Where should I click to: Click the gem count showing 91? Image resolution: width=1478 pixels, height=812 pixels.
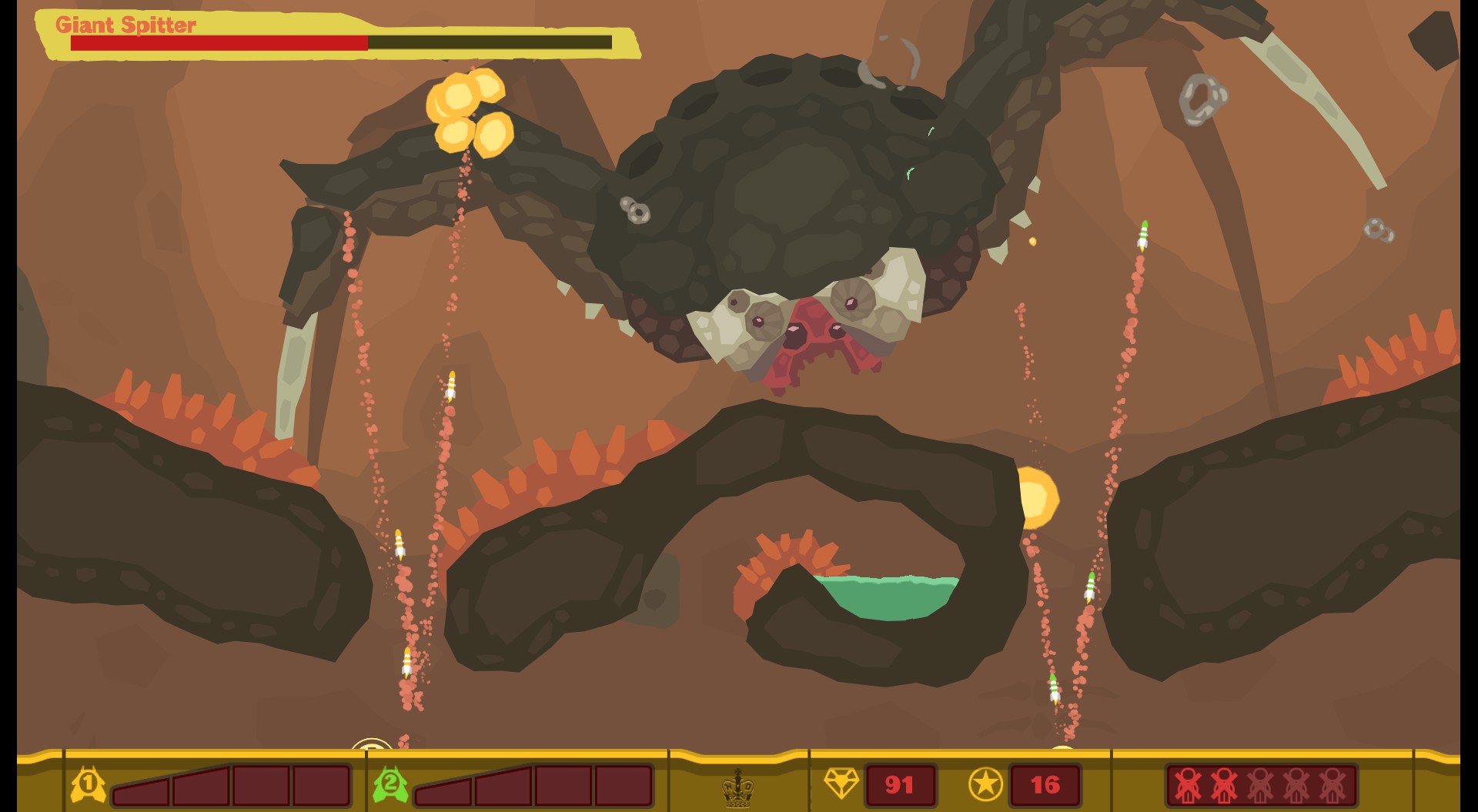pyautogui.click(x=901, y=785)
